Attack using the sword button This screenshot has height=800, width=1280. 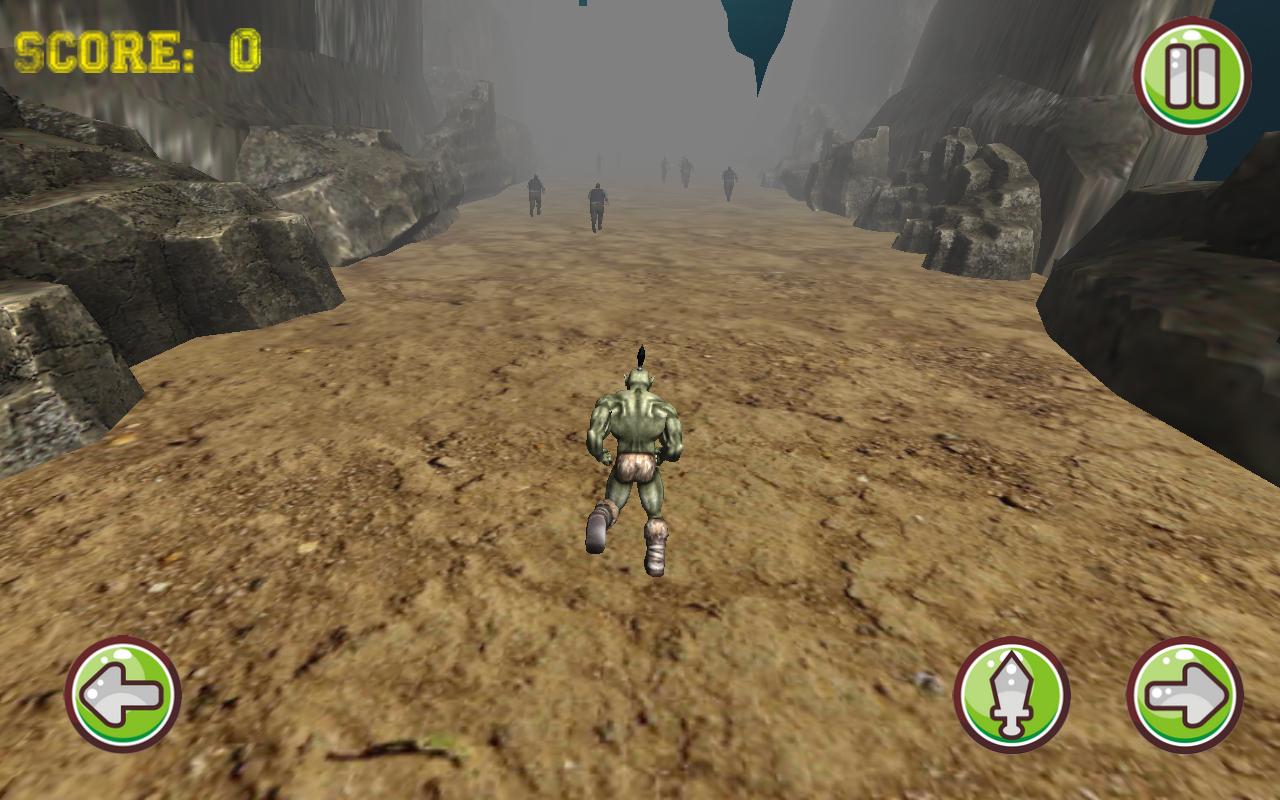point(1011,694)
